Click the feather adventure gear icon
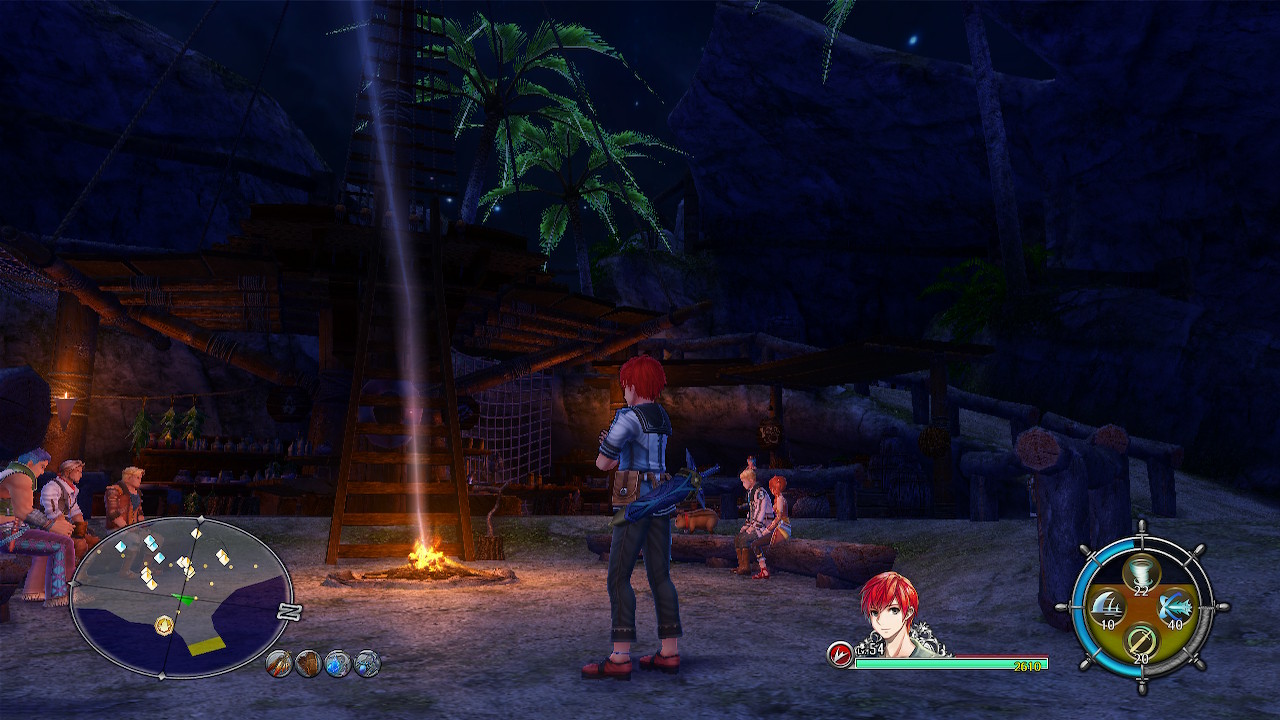This screenshot has width=1280, height=720. [x=279, y=663]
